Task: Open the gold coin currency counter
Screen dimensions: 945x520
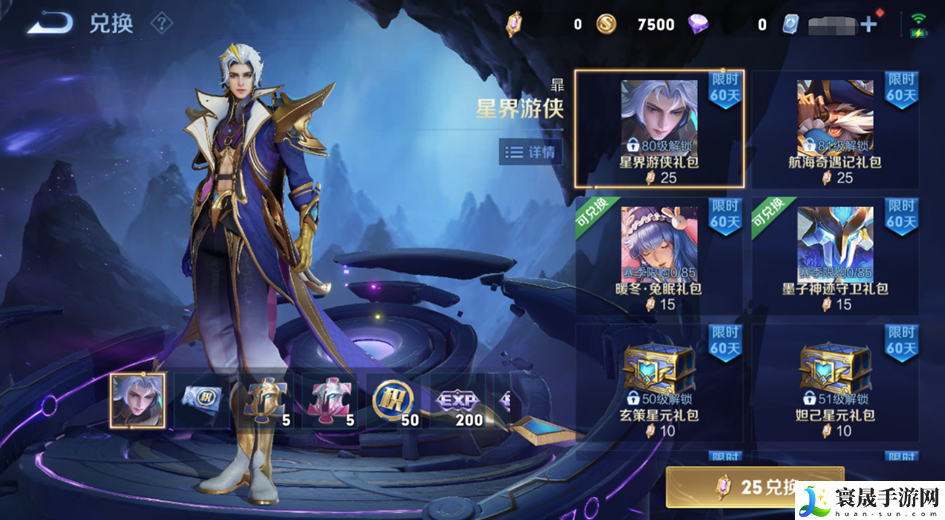Action: [x=607, y=24]
